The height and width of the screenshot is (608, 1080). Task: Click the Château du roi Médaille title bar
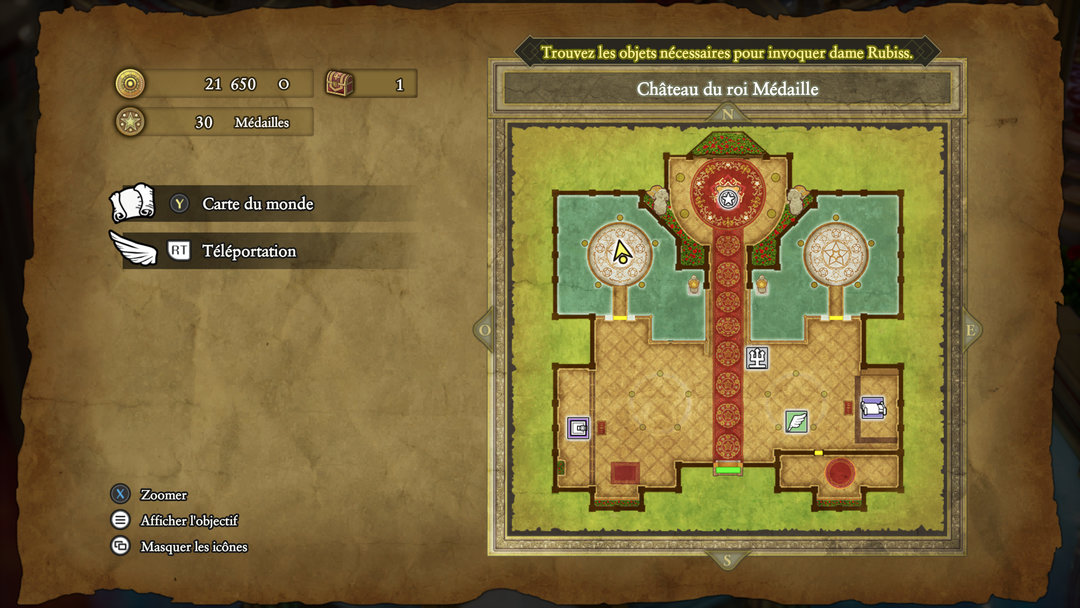(x=727, y=89)
